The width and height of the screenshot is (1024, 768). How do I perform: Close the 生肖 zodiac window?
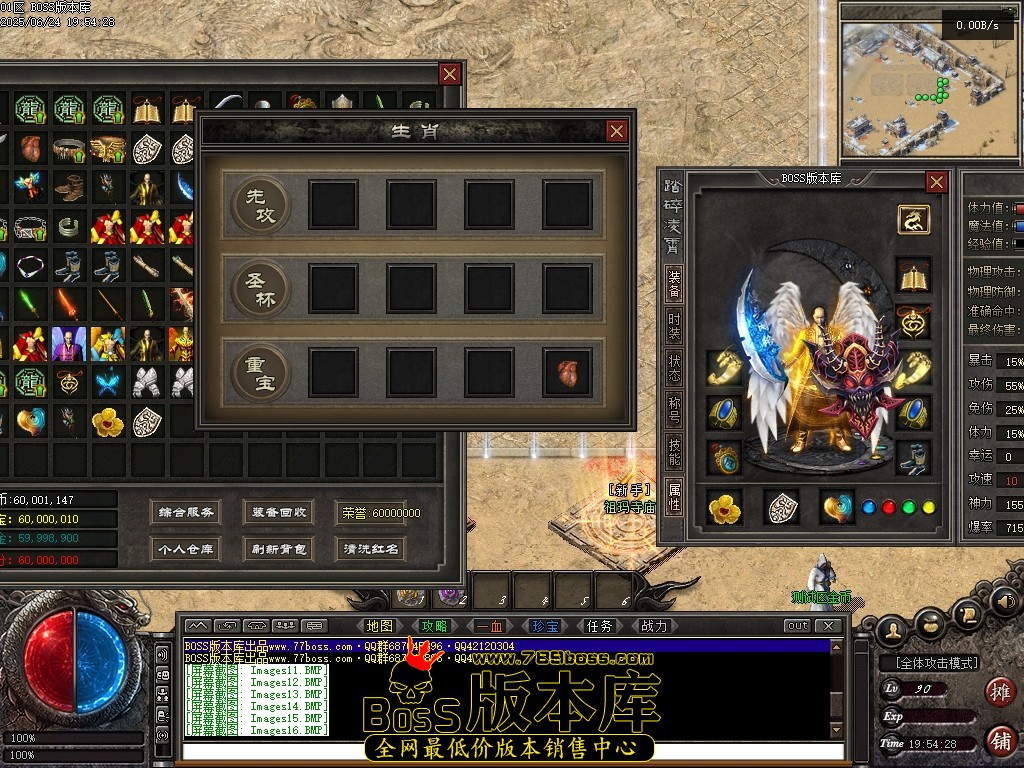(617, 131)
